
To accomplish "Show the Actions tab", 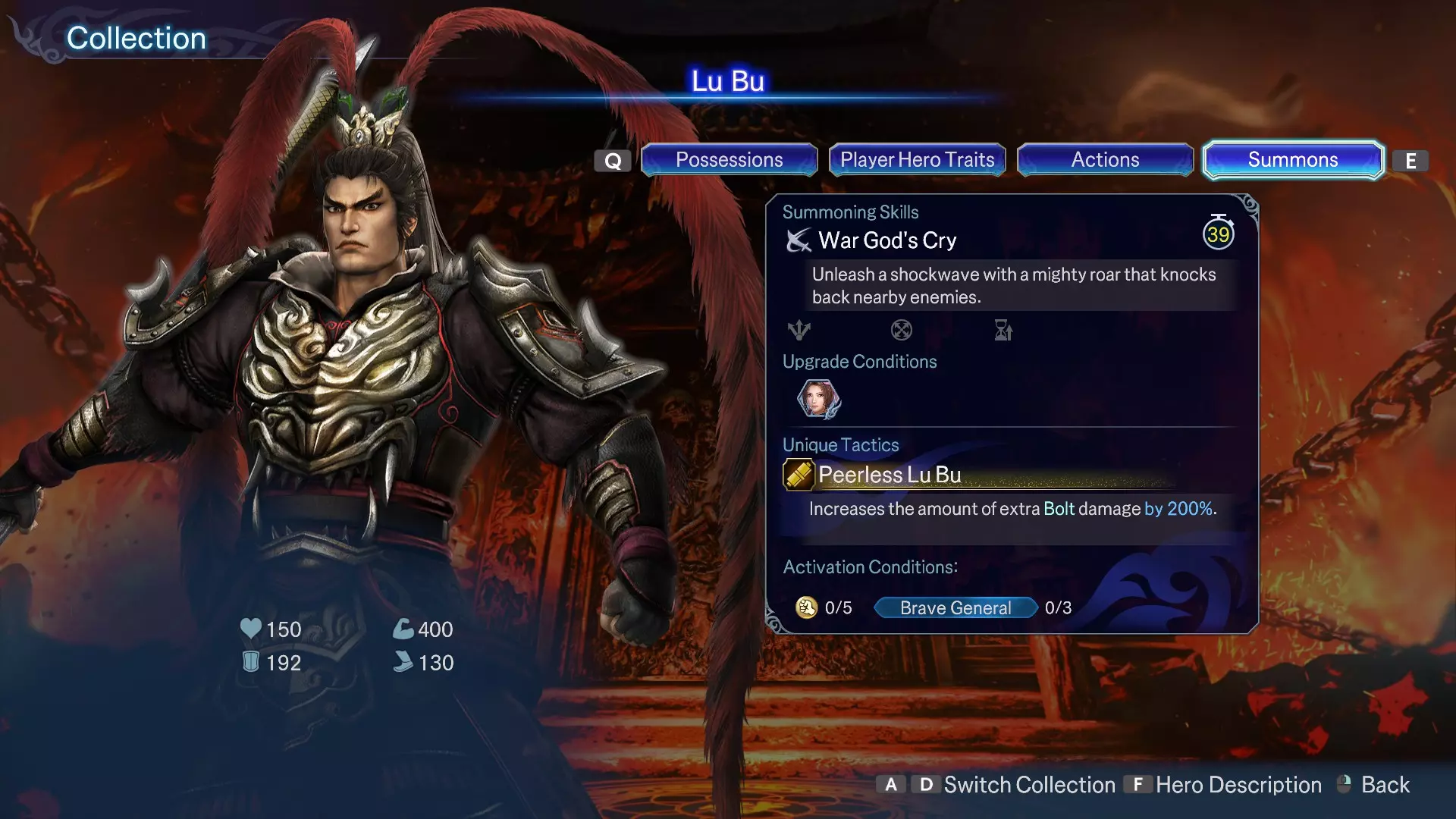I will (1105, 160).
